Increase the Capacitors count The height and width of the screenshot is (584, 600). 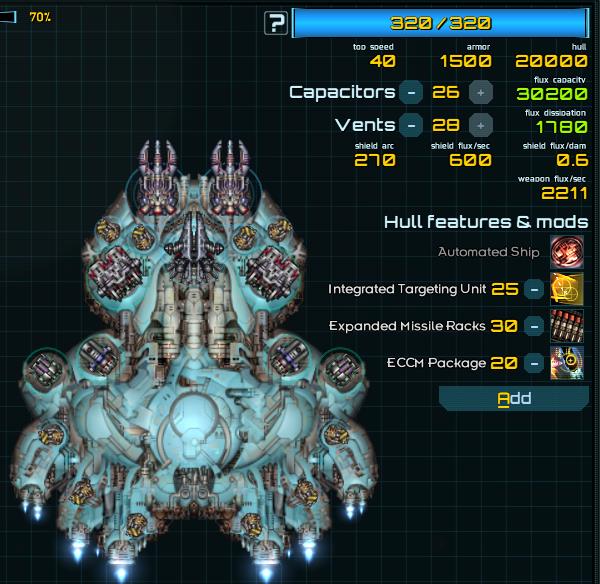point(481,93)
